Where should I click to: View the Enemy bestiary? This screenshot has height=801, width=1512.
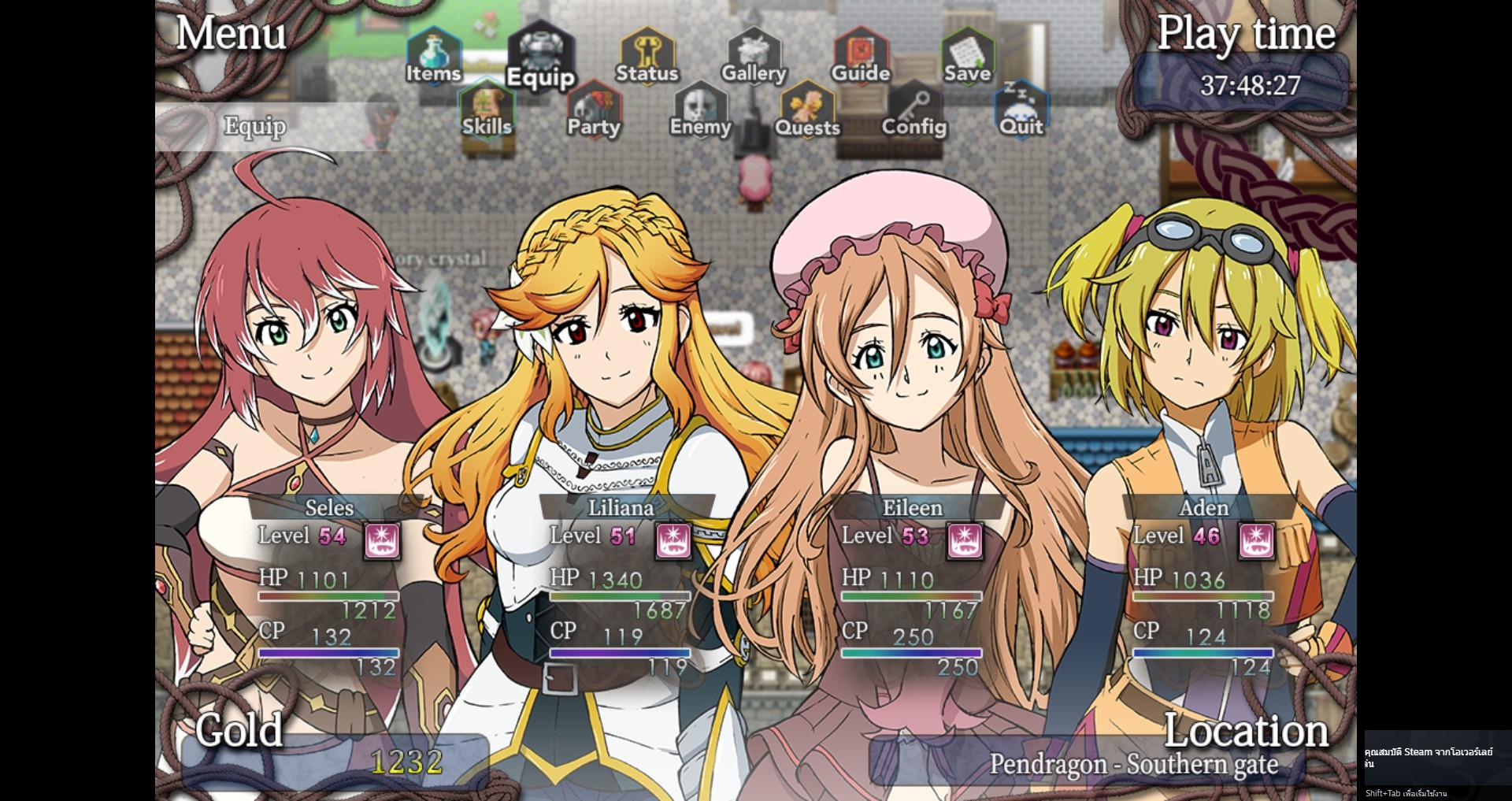700,110
